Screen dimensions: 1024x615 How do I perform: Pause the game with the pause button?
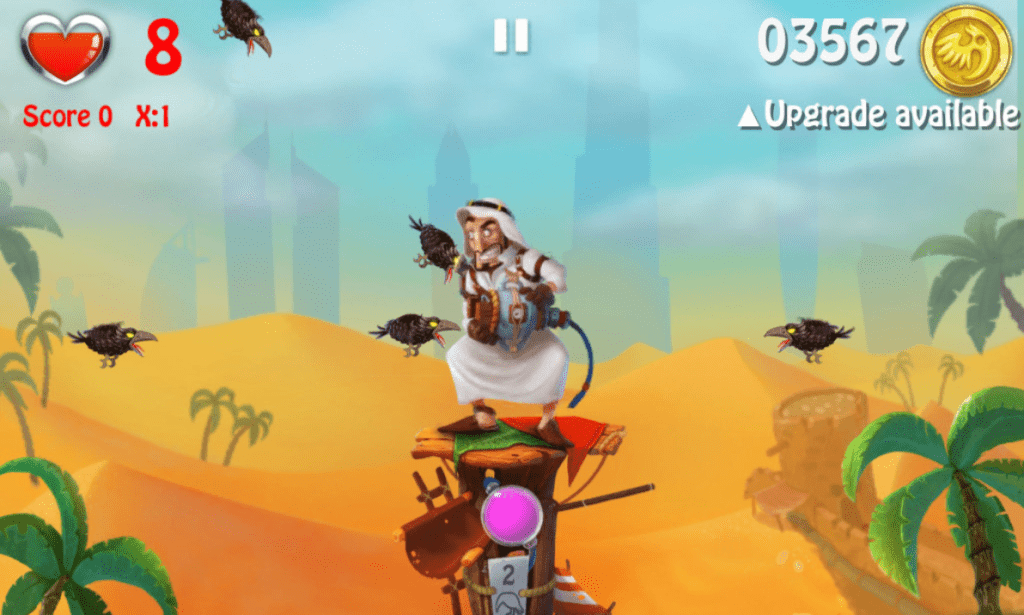tap(510, 36)
